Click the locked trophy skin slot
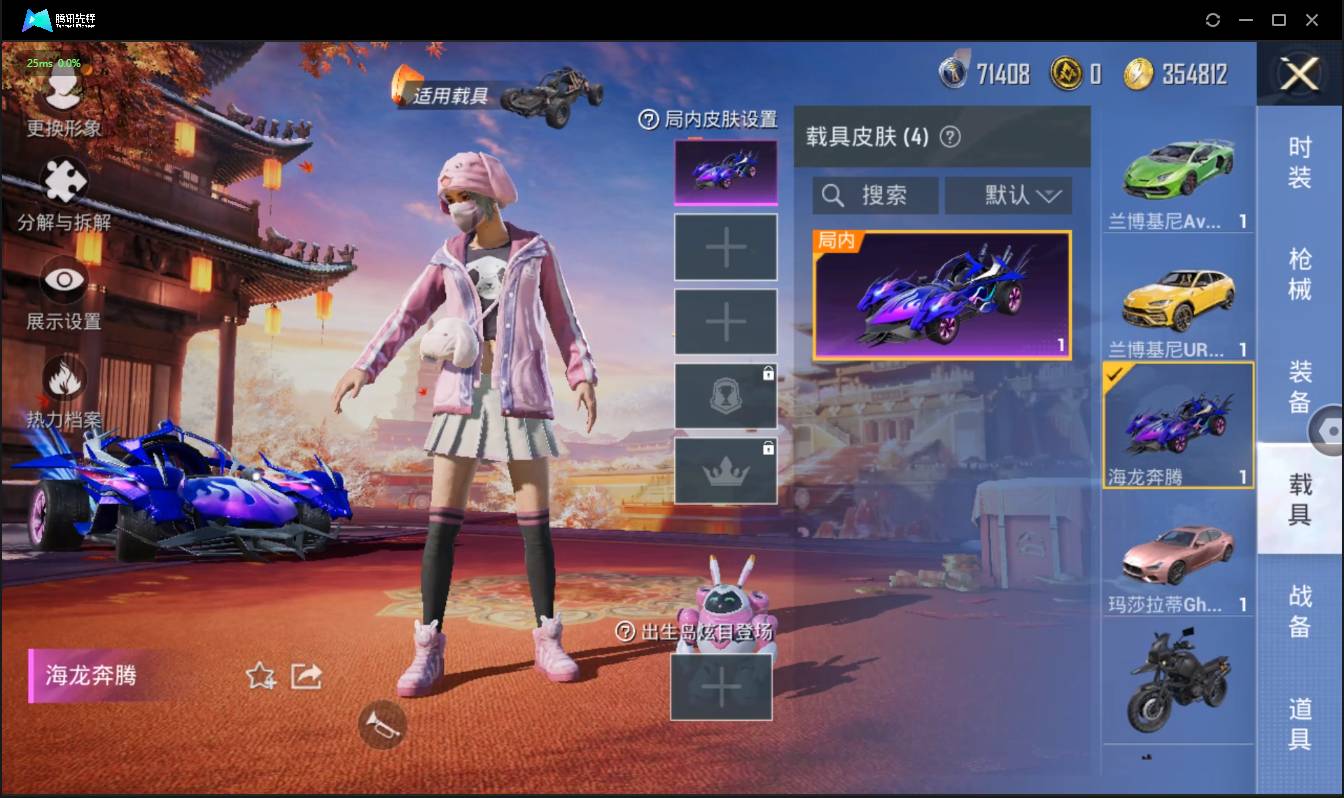The image size is (1344, 798). [725, 394]
